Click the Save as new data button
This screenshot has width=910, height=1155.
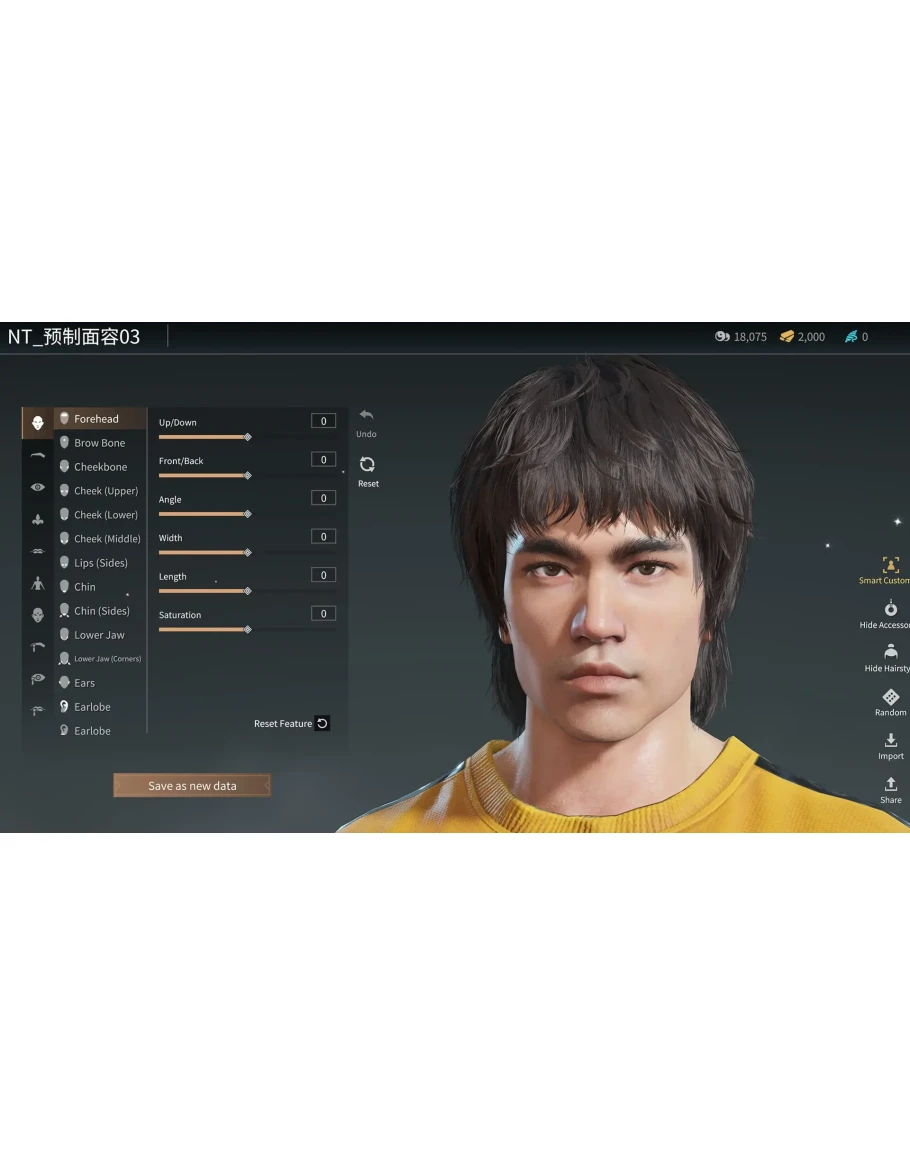[192, 786]
